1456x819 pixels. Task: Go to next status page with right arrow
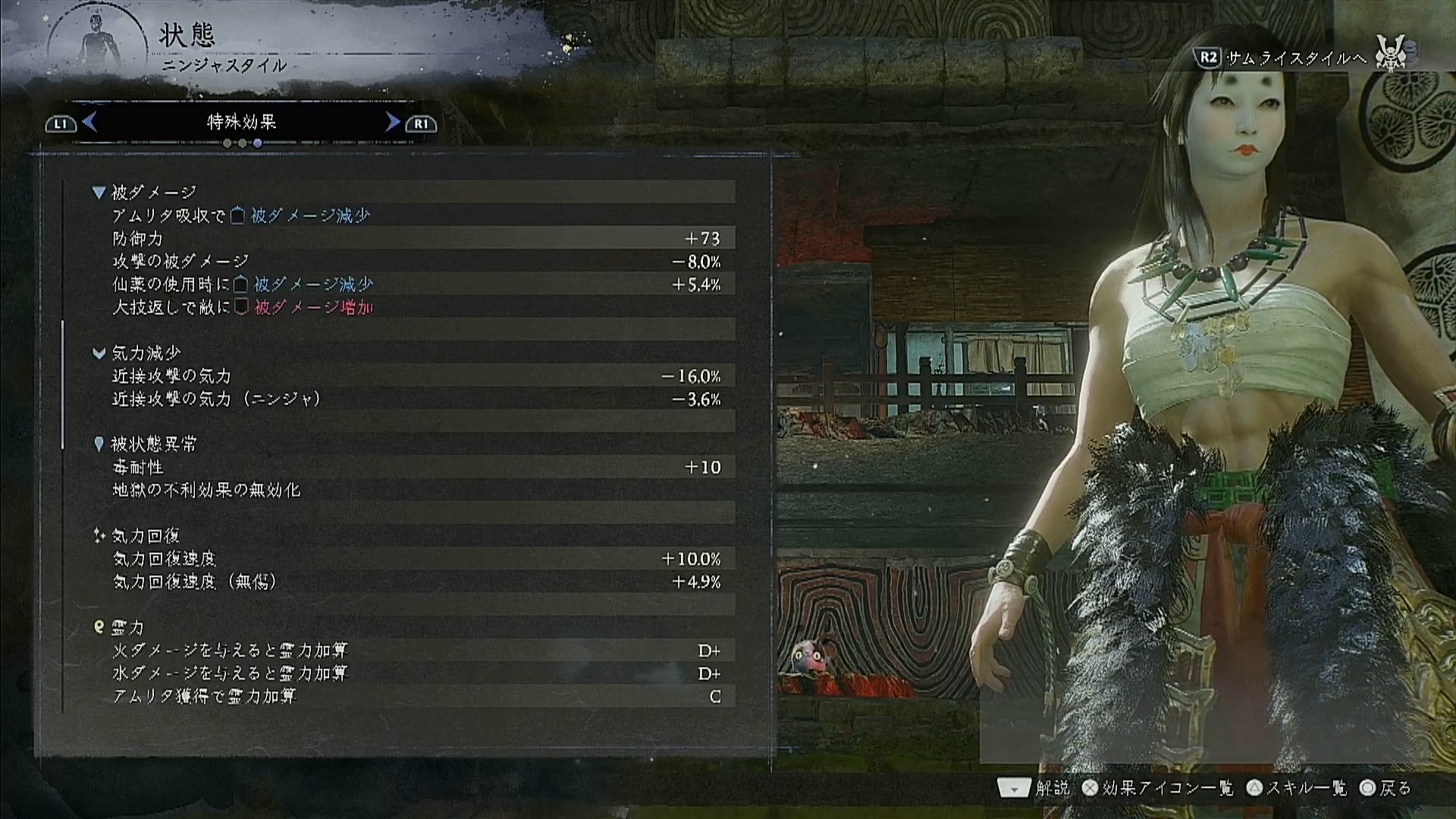coord(392,122)
